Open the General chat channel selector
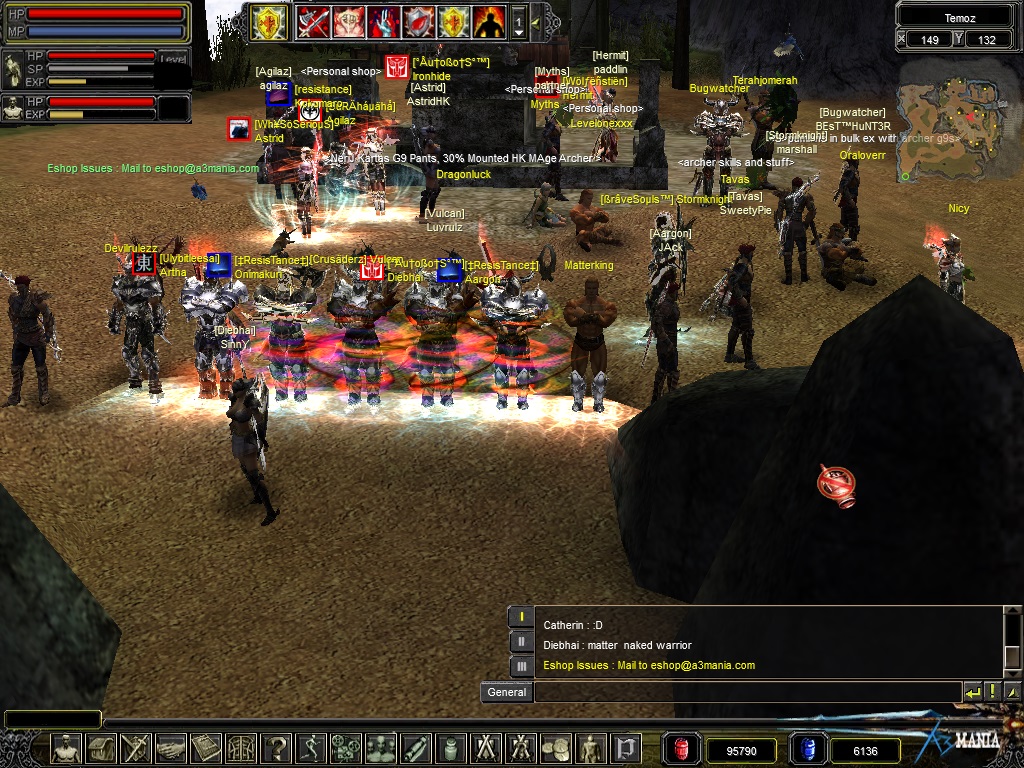The height and width of the screenshot is (768, 1024). coord(506,692)
